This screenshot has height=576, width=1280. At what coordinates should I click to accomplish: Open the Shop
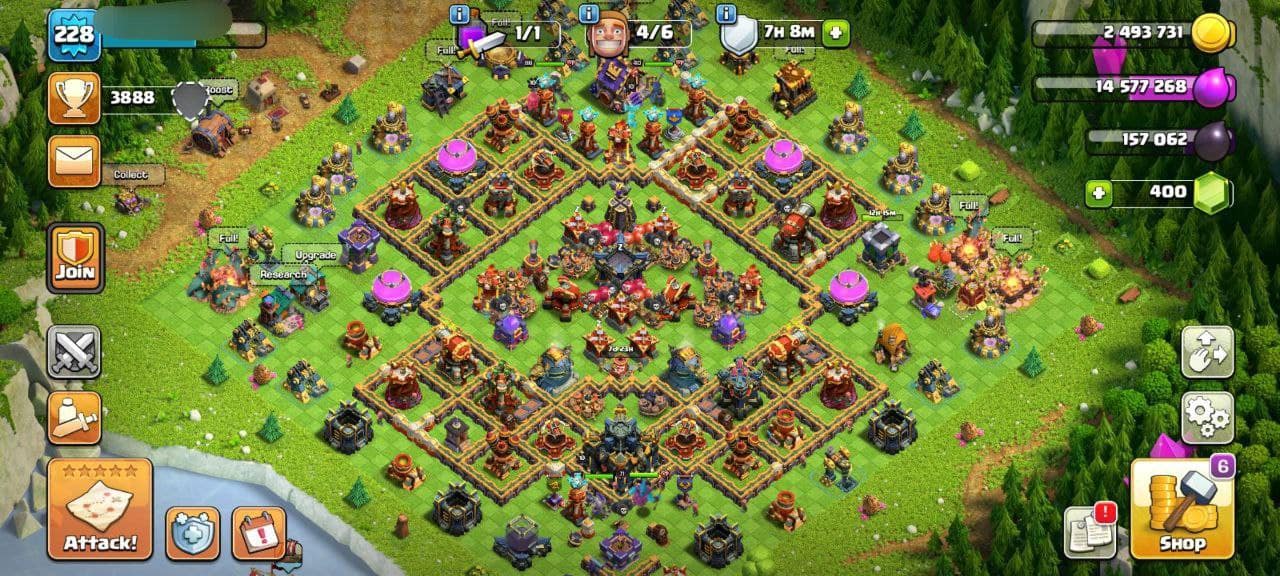[1182, 509]
